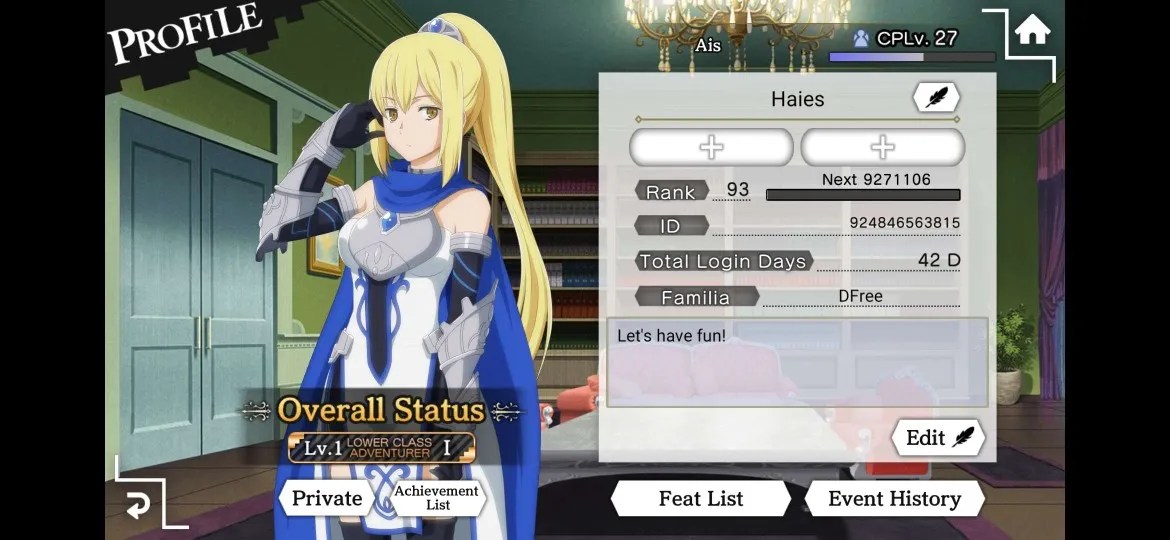Open the Feat List
Screen dimensions: 1170x540
700,498
